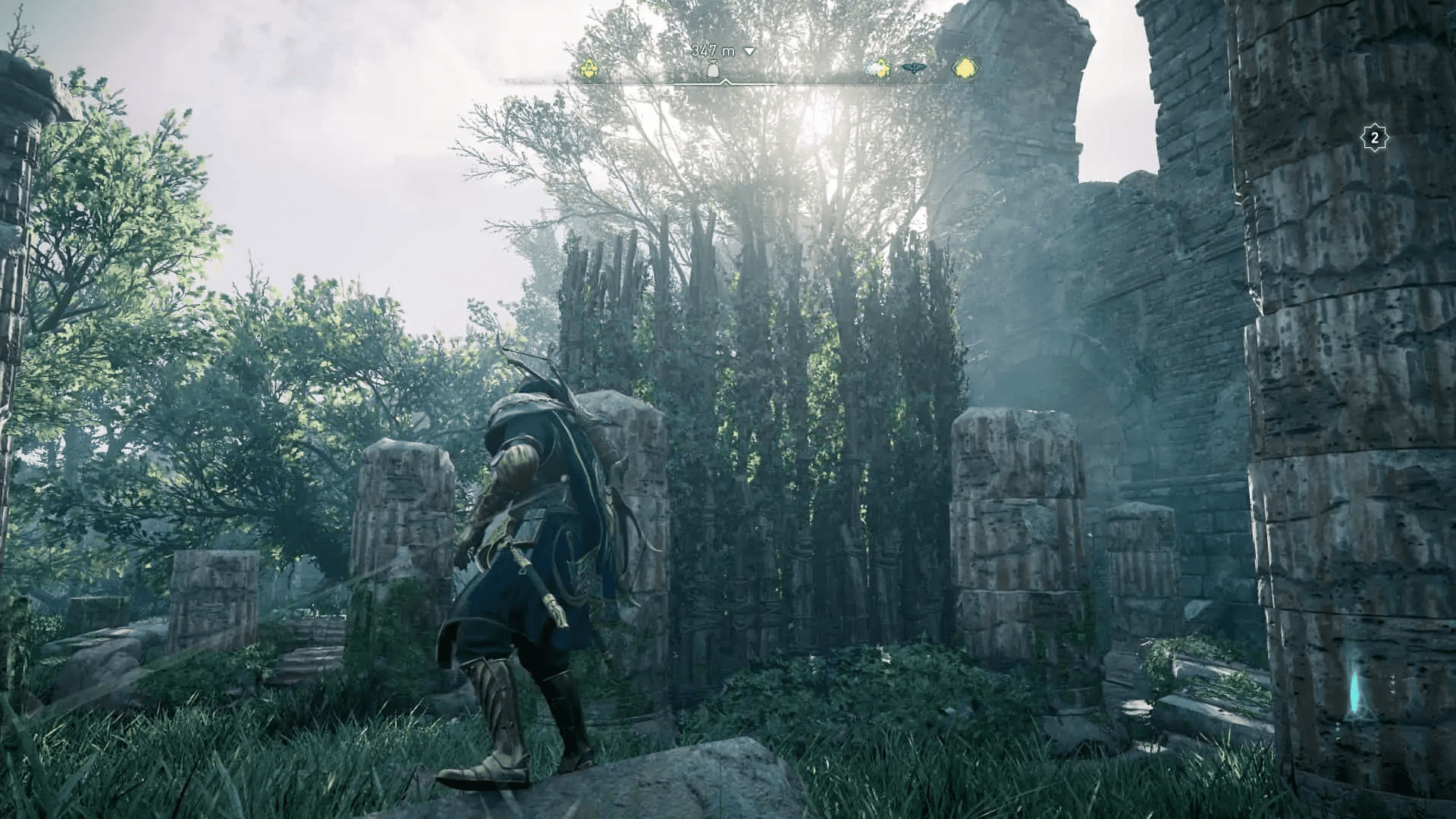Screen dimensions: 1456x819
Task: Click the yellow diamond wealth marker on the compass
Action: tap(963, 68)
